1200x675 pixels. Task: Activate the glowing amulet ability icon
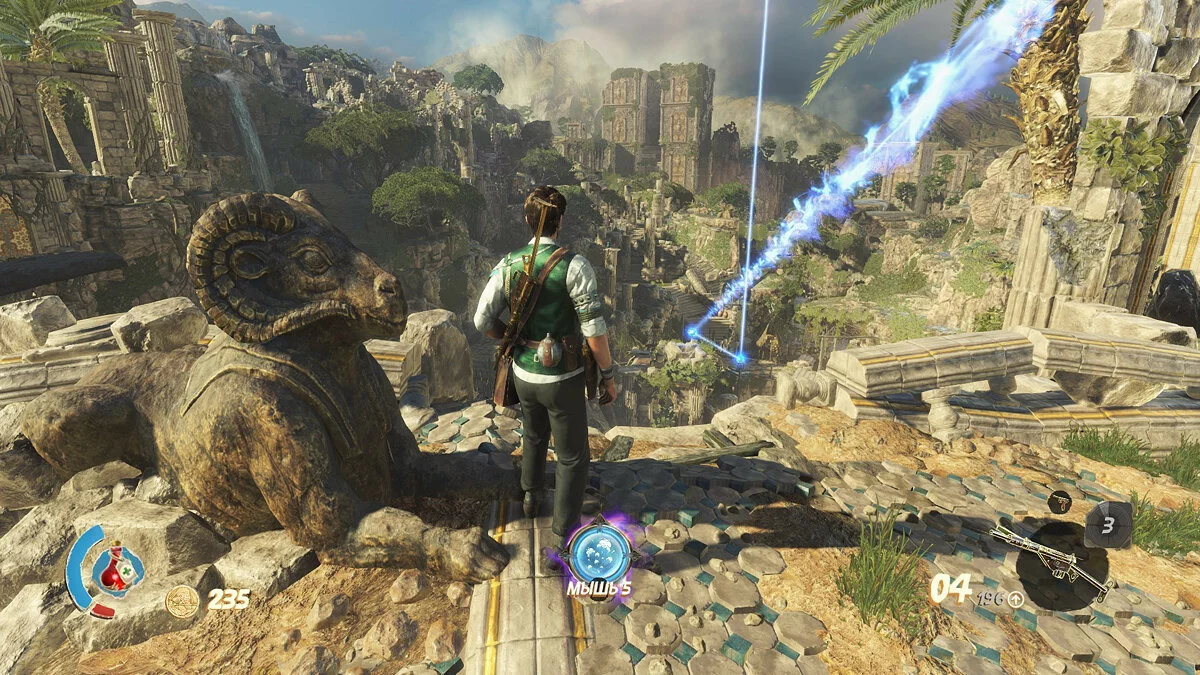click(598, 551)
